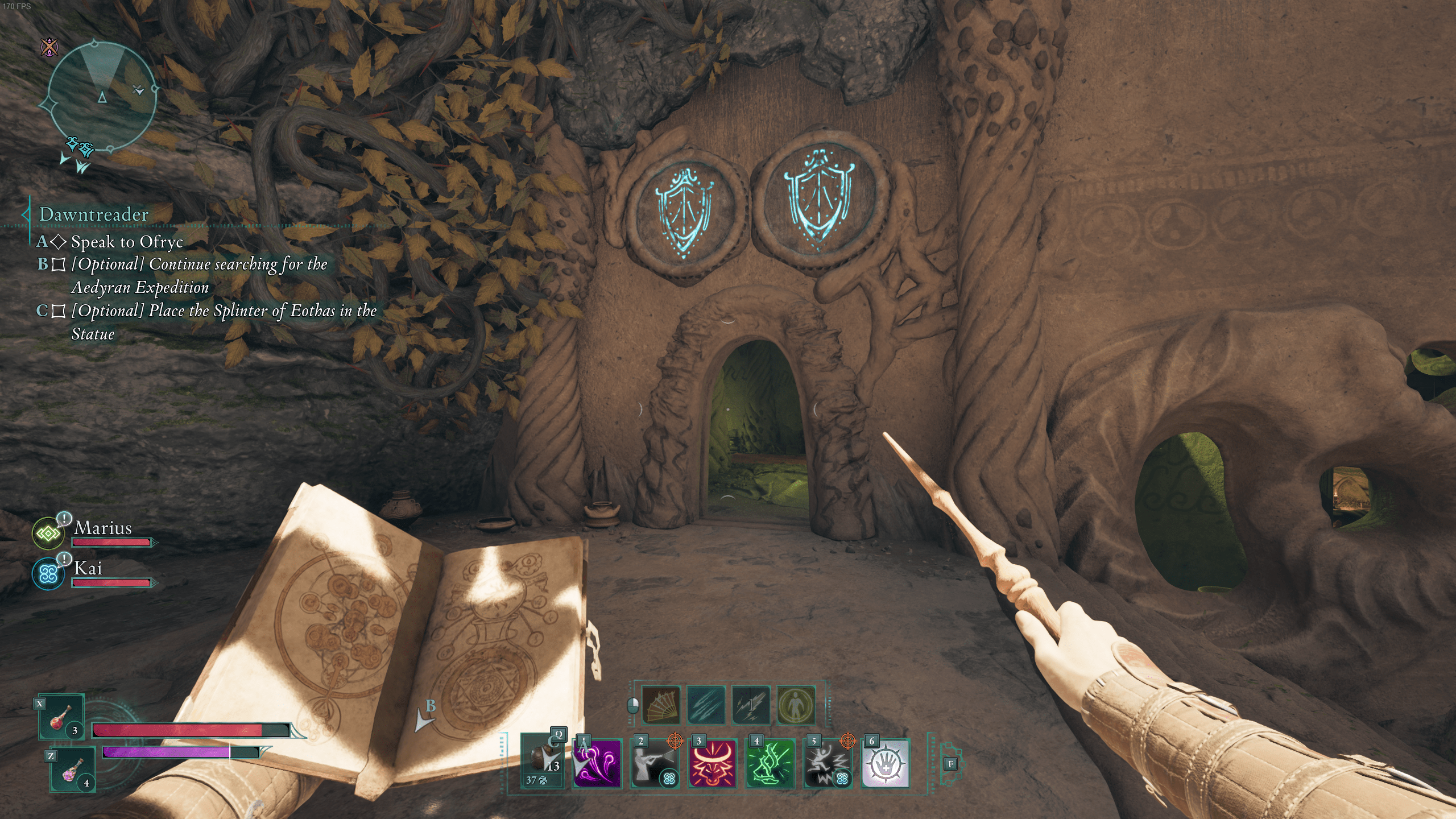Select Marius's green companion portrait
The width and height of the screenshot is (1456, 819).
tap(48, 533)
